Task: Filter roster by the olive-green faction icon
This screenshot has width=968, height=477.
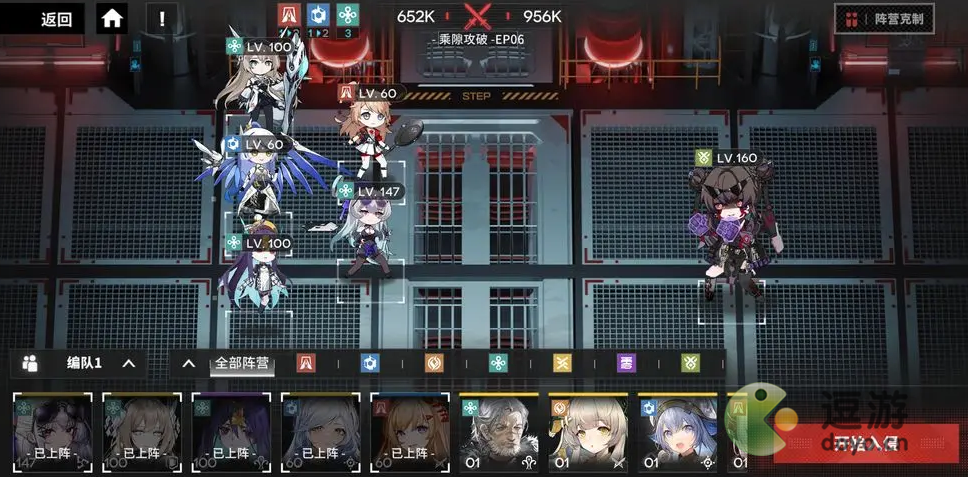Action: 689,363
